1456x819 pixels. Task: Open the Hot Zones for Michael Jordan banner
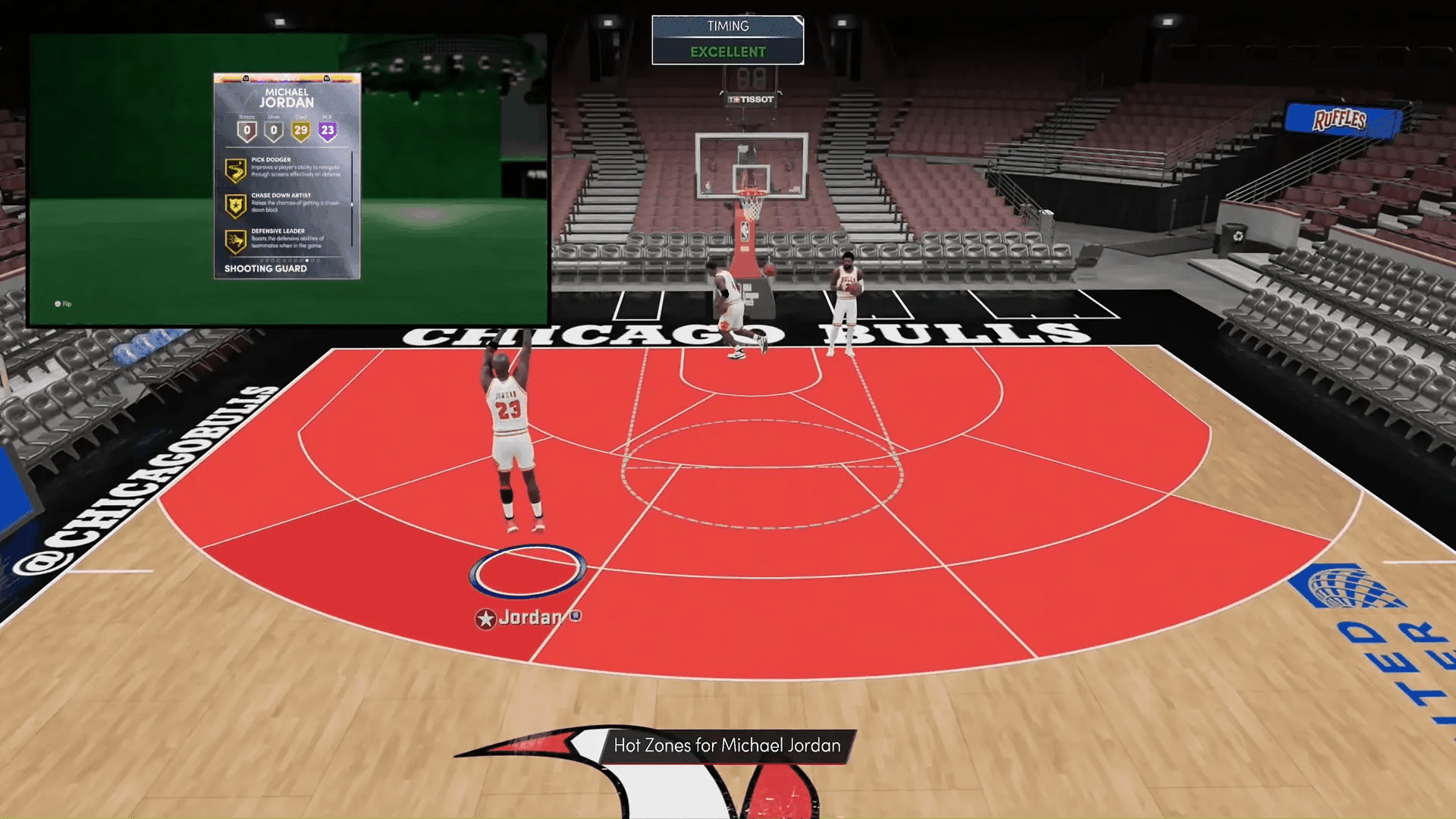pyautogui.click(x=728, y=745)
